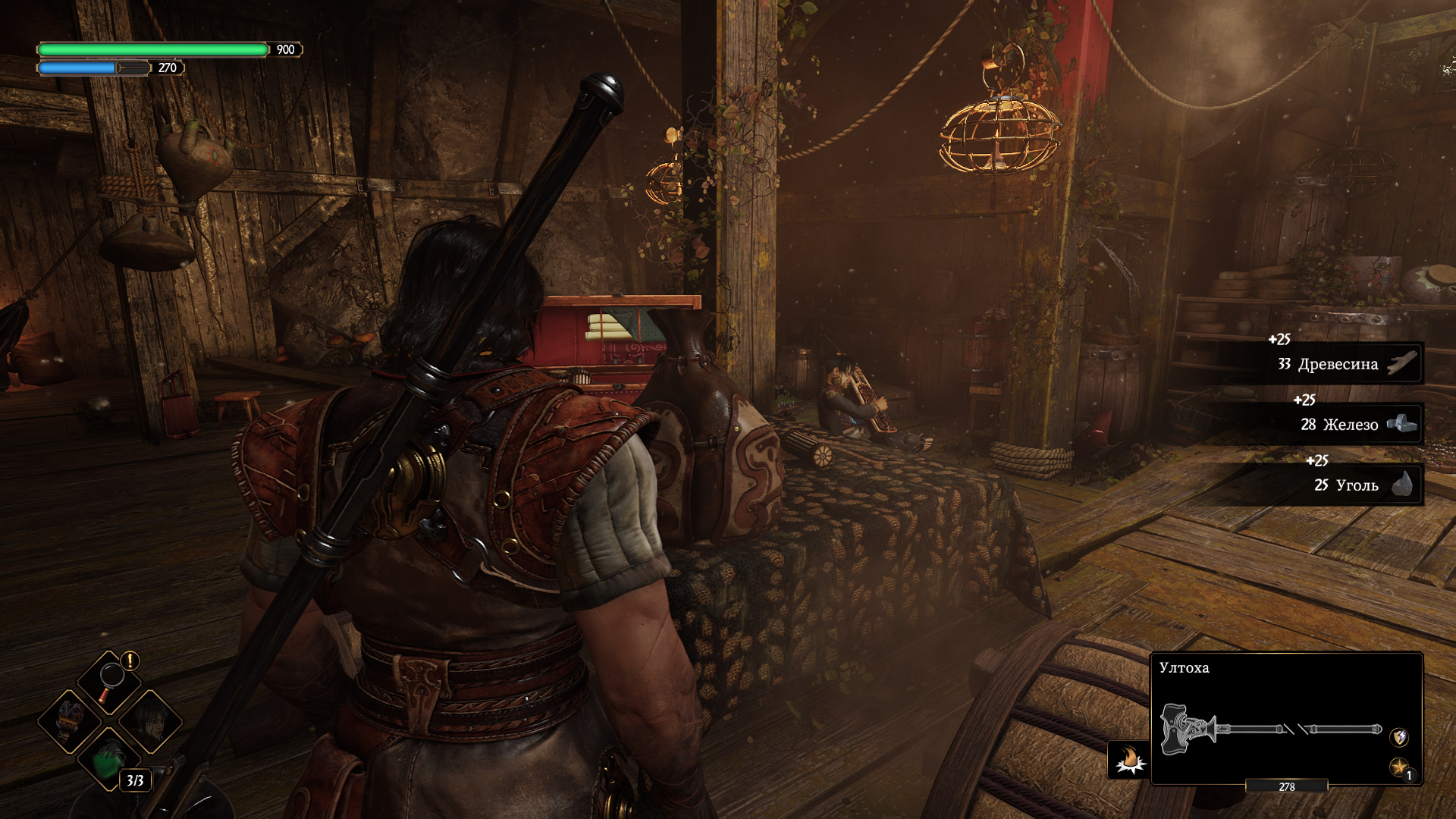Click the gold star level badge
Screen dimensions: 1456x819
(1399, 767)
